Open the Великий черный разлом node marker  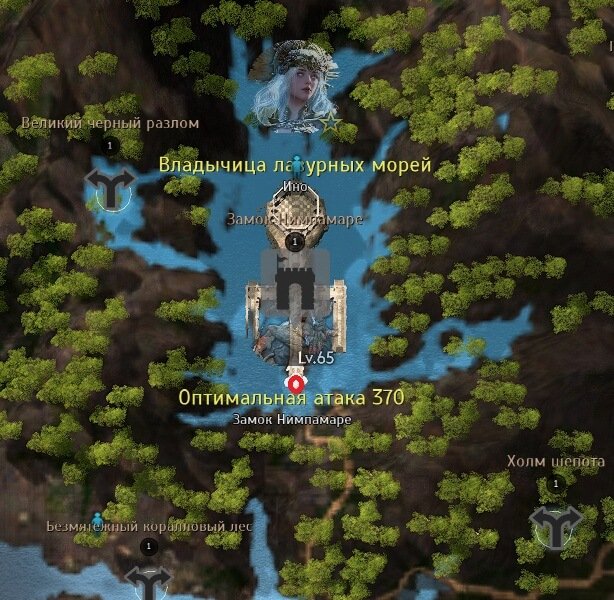tap(110, 186)
